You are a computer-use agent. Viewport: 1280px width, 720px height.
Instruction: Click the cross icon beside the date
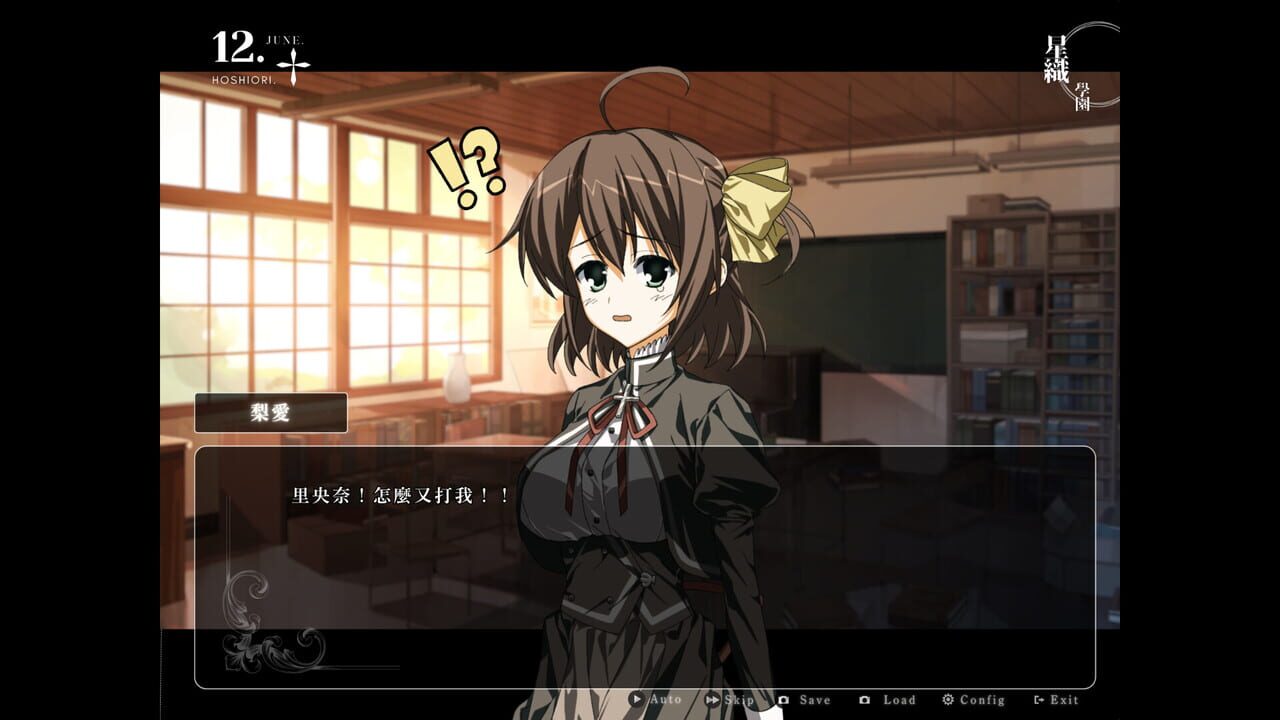coord(293,66)
